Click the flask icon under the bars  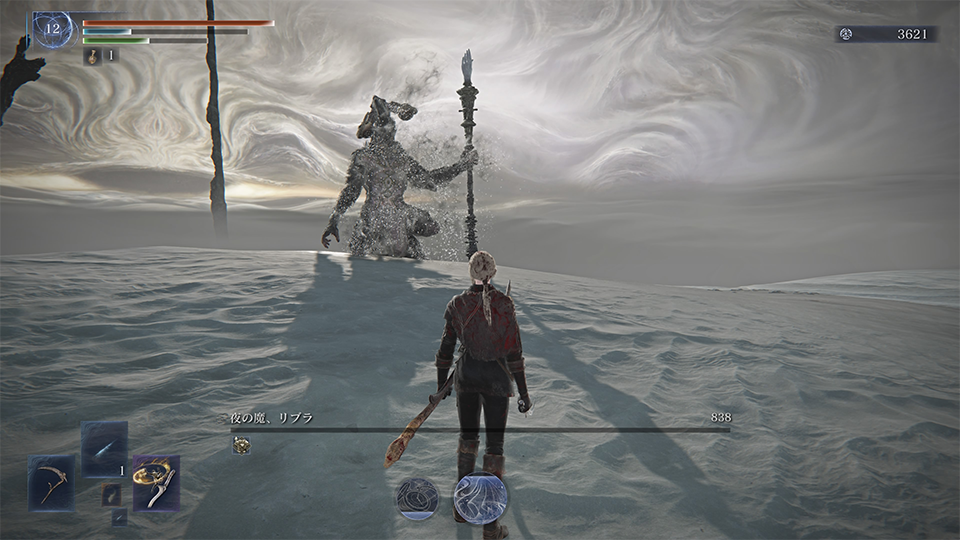click(x=92, y=56)
